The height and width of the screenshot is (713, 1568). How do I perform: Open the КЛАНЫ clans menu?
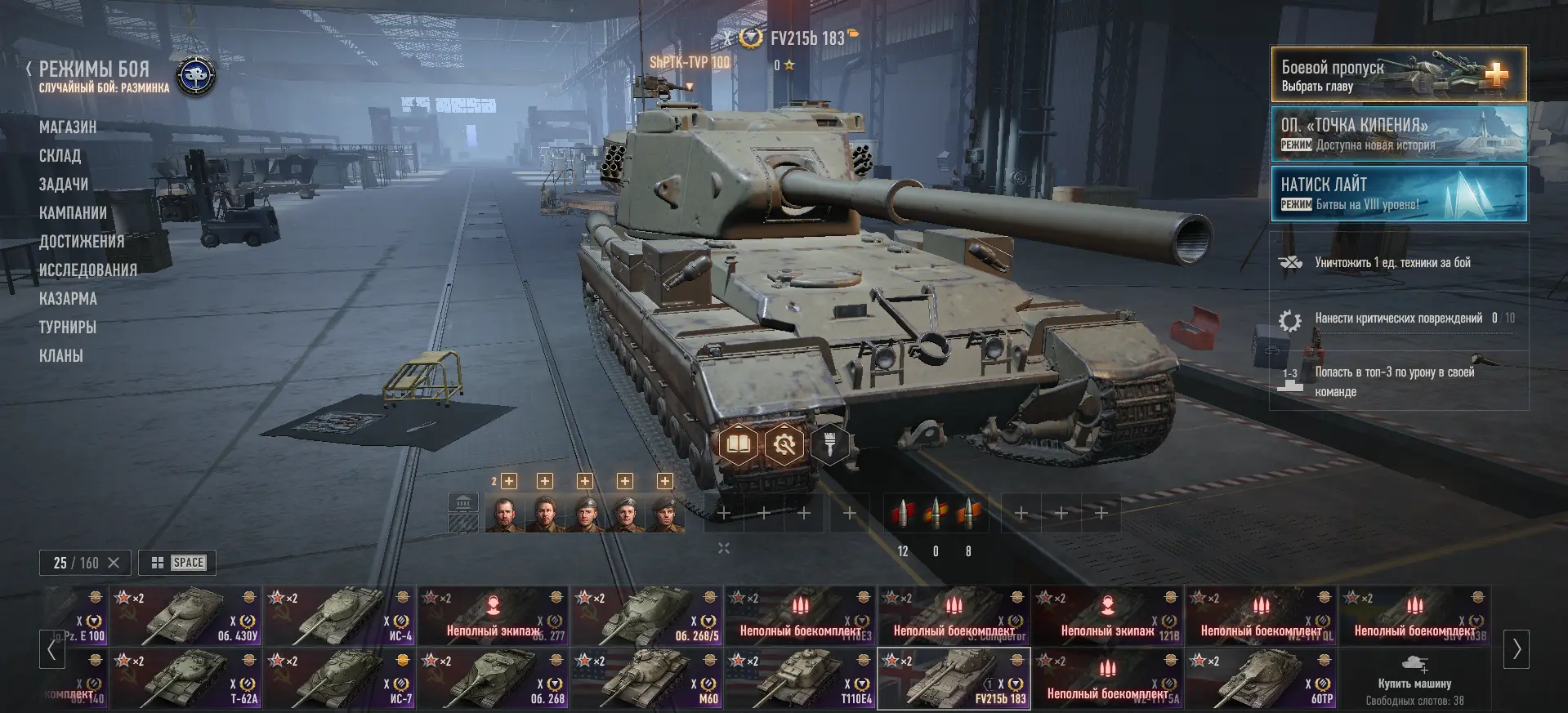tap(61, 356)
